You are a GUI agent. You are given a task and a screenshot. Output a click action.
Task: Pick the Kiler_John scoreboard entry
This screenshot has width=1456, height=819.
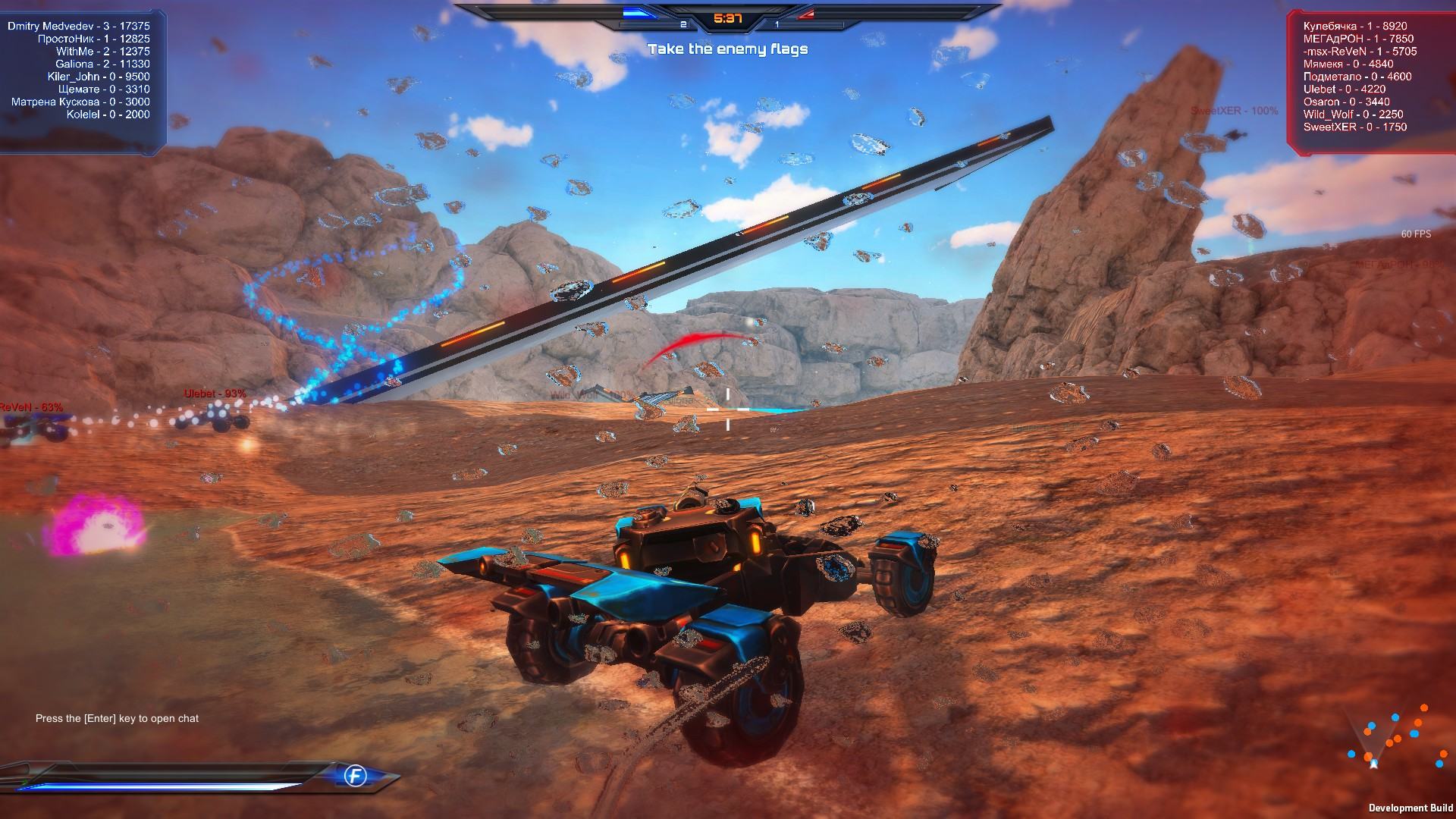click(x=99, y=77)
